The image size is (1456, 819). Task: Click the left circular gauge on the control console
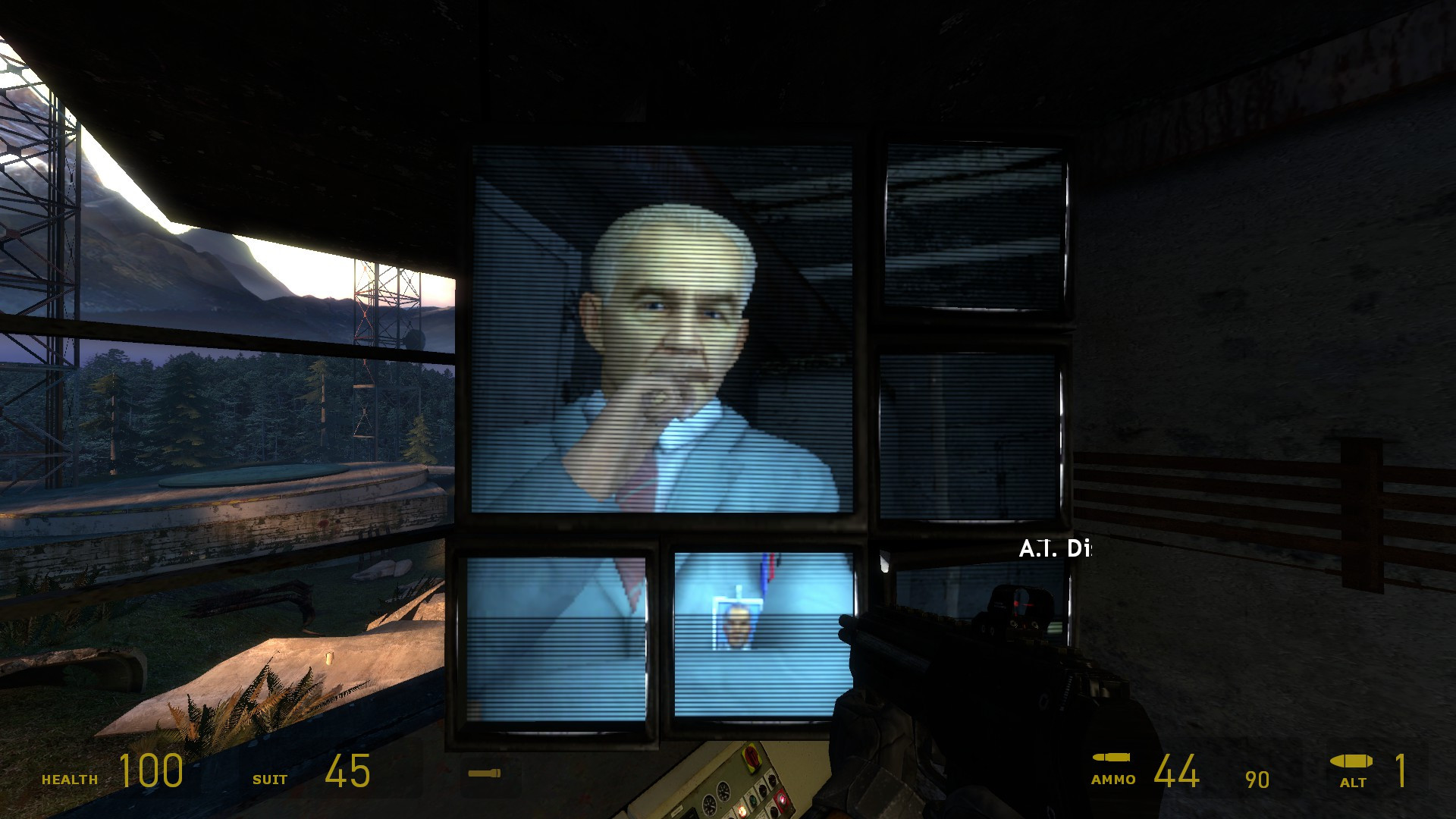[x=709, y=805]
